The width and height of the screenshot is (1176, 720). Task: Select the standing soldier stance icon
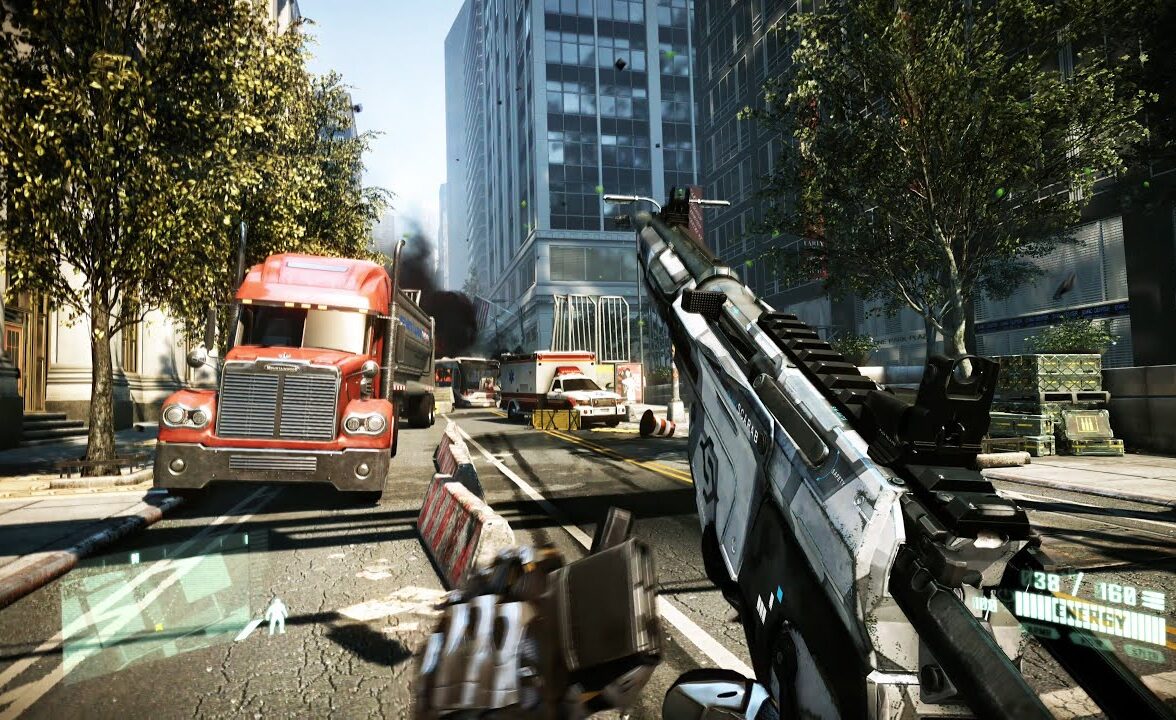pyautogui.click(x=275, y=615)
